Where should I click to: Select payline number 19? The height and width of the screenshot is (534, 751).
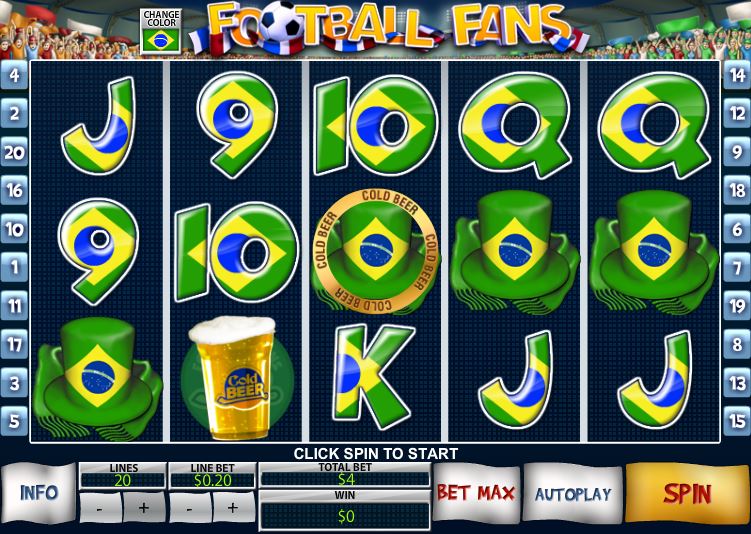tap(736, 306)
